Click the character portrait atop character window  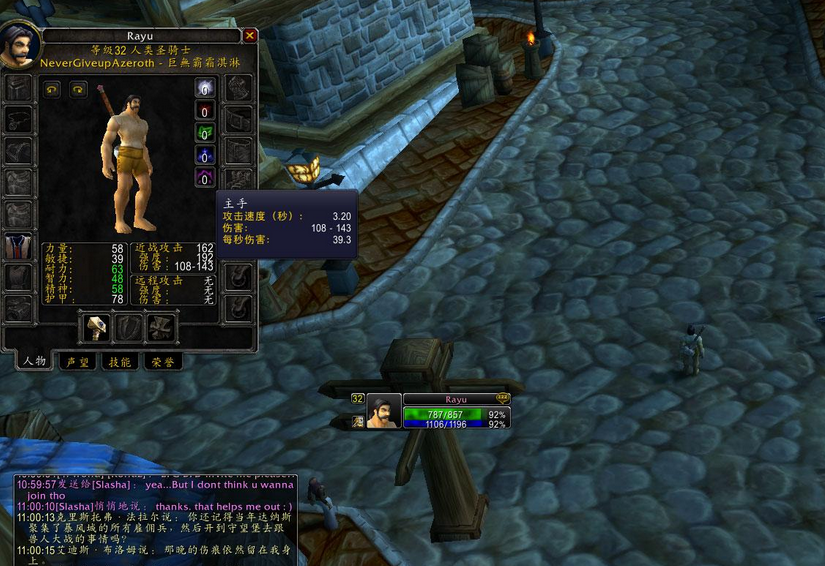[x=20, y=46]
